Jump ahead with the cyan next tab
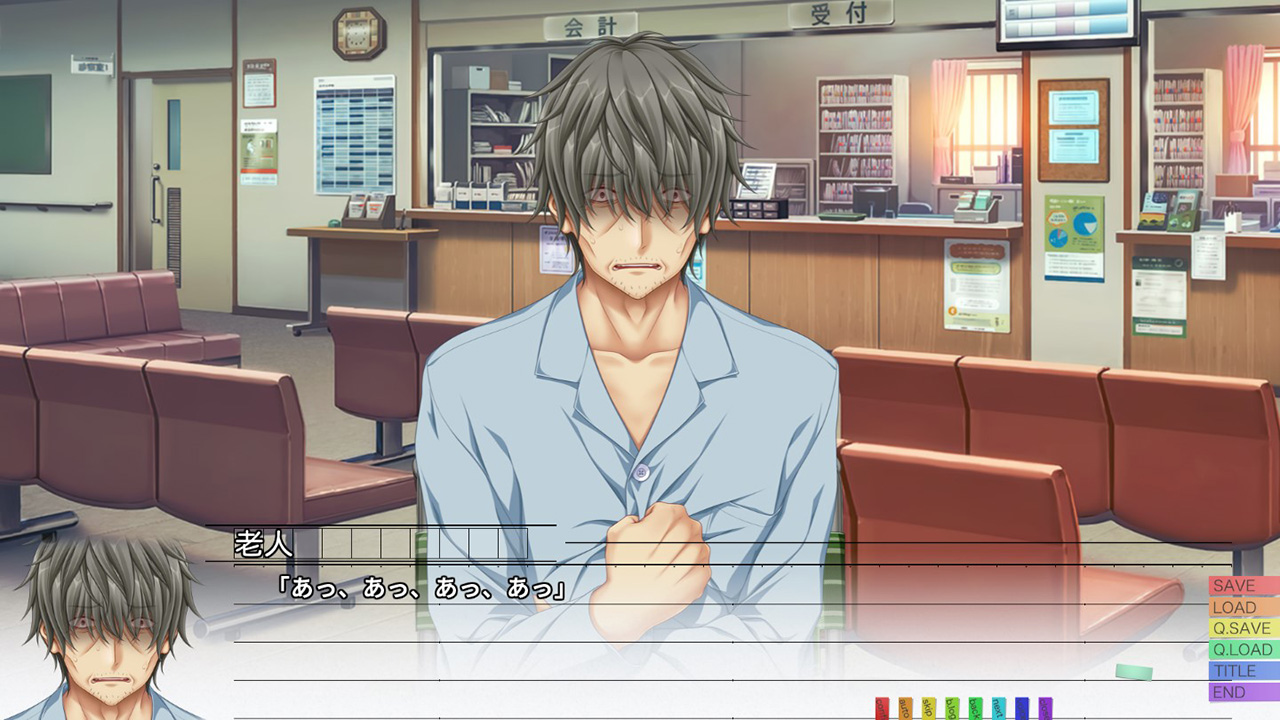This screenshot has width=1280, height=720. pos(998,709)
